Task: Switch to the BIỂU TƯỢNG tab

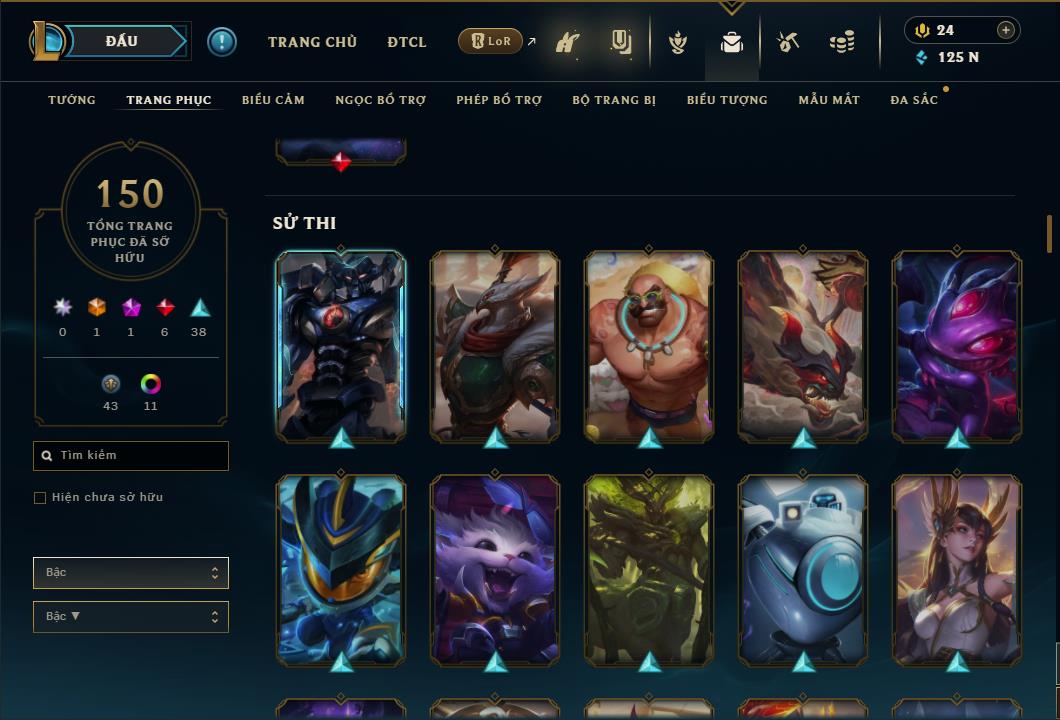Action: pos(727,100)
